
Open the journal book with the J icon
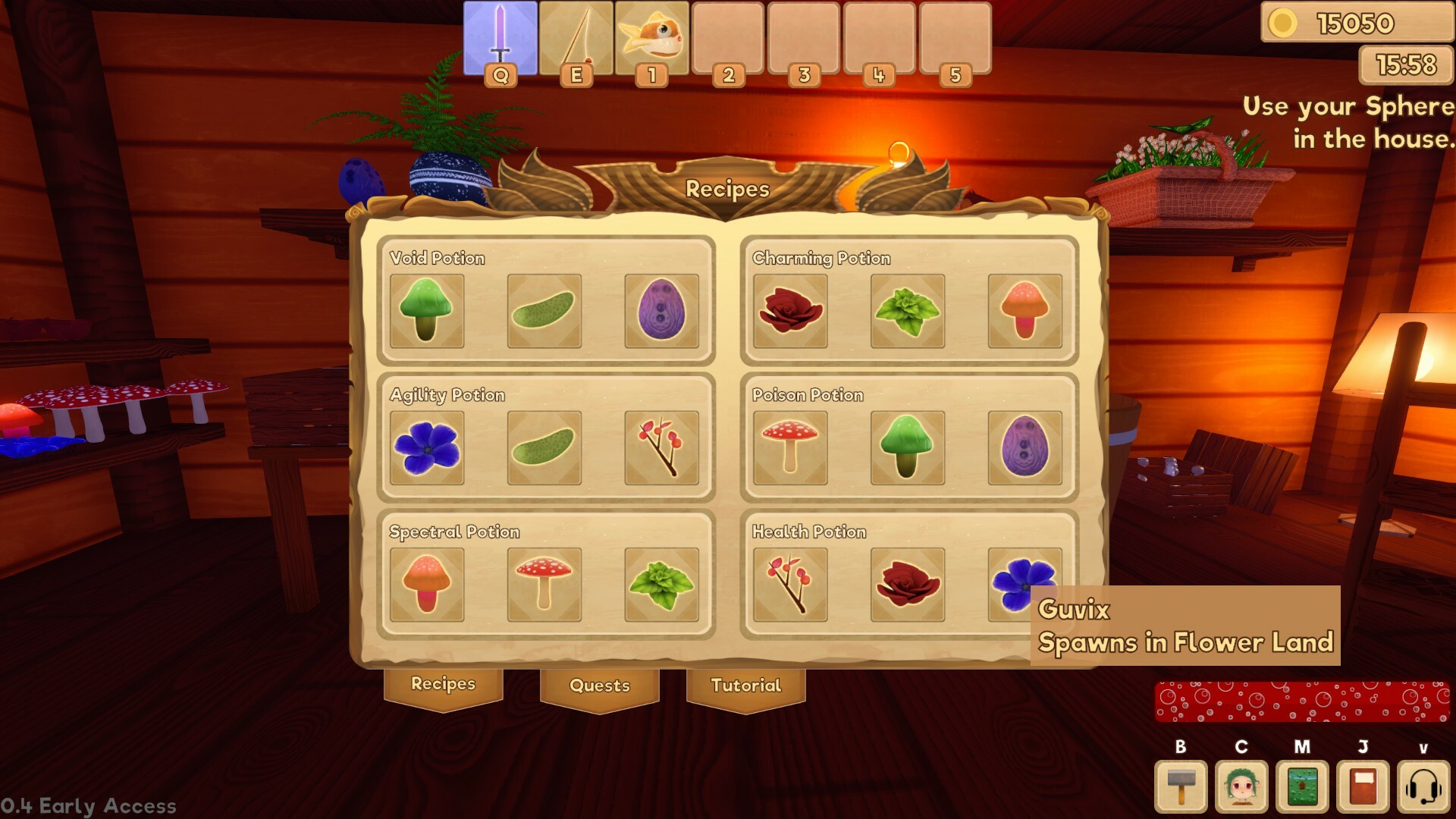1360,786
